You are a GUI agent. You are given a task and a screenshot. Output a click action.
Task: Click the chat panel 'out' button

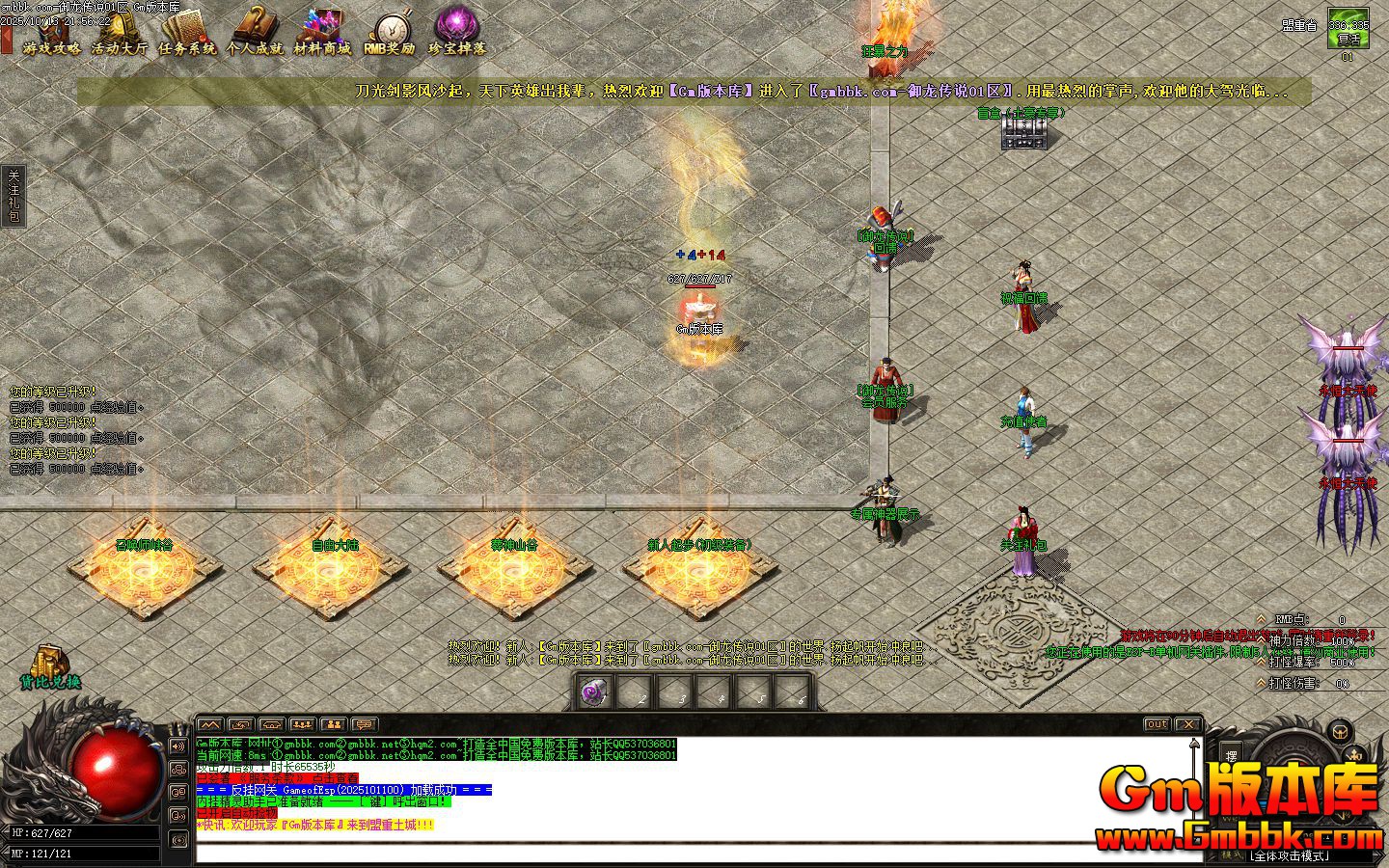click(1156, 724)
